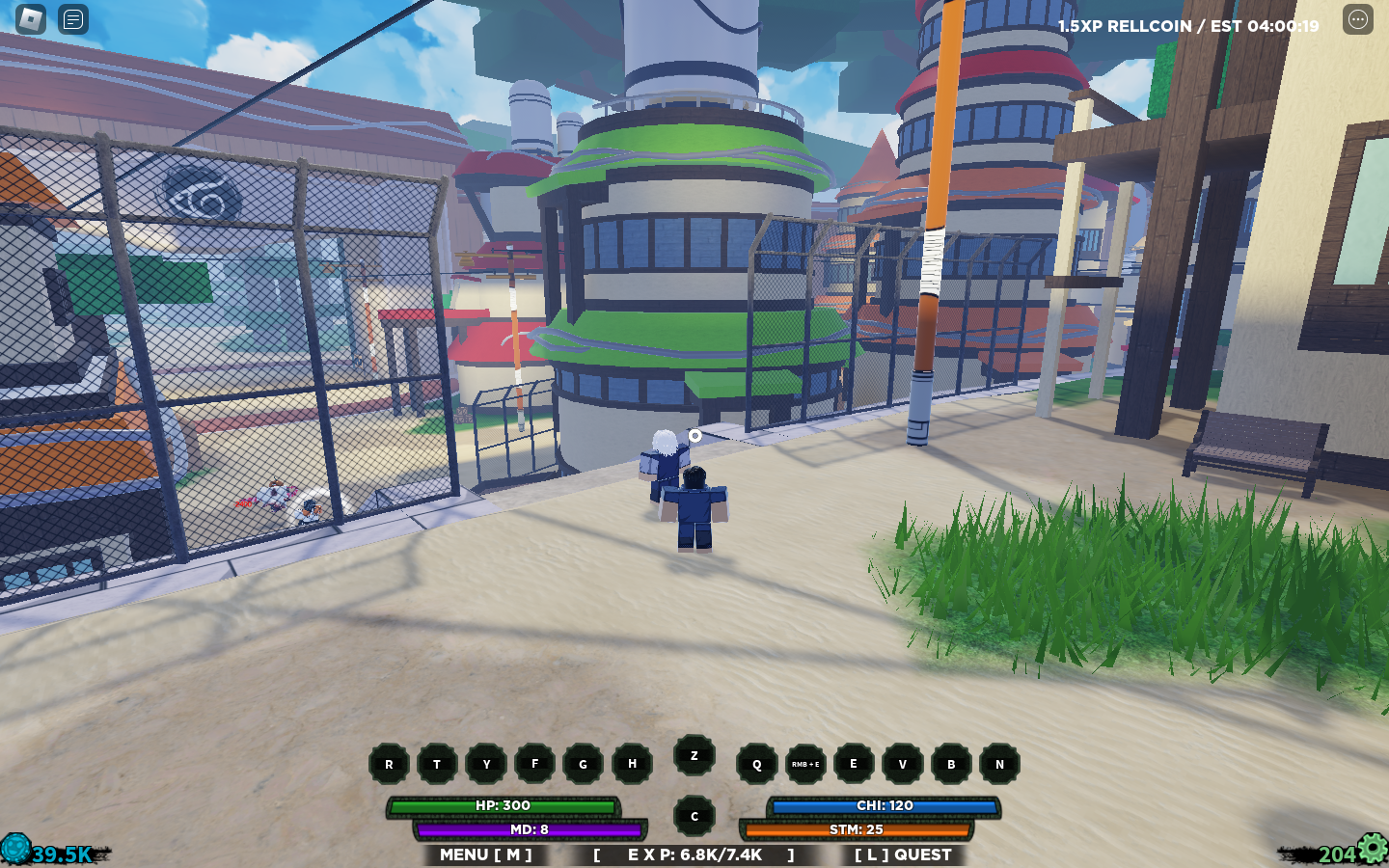Viewport: 1389px width, 868px height.
Task: Open the [ L ] QUEST panel
Action: tap(902, 854)
